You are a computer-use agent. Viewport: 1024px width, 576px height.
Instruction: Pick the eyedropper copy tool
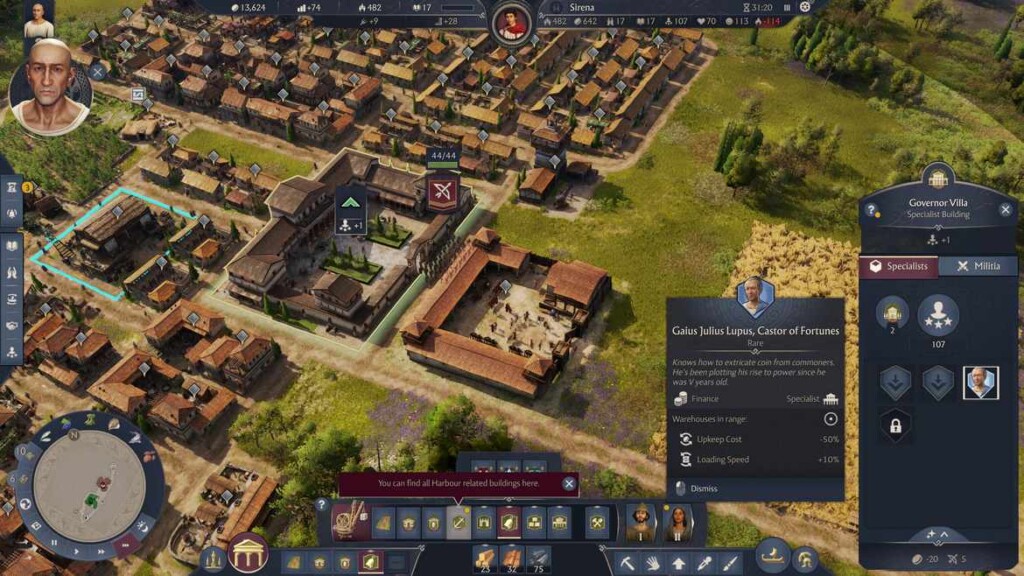pos(705,562)
